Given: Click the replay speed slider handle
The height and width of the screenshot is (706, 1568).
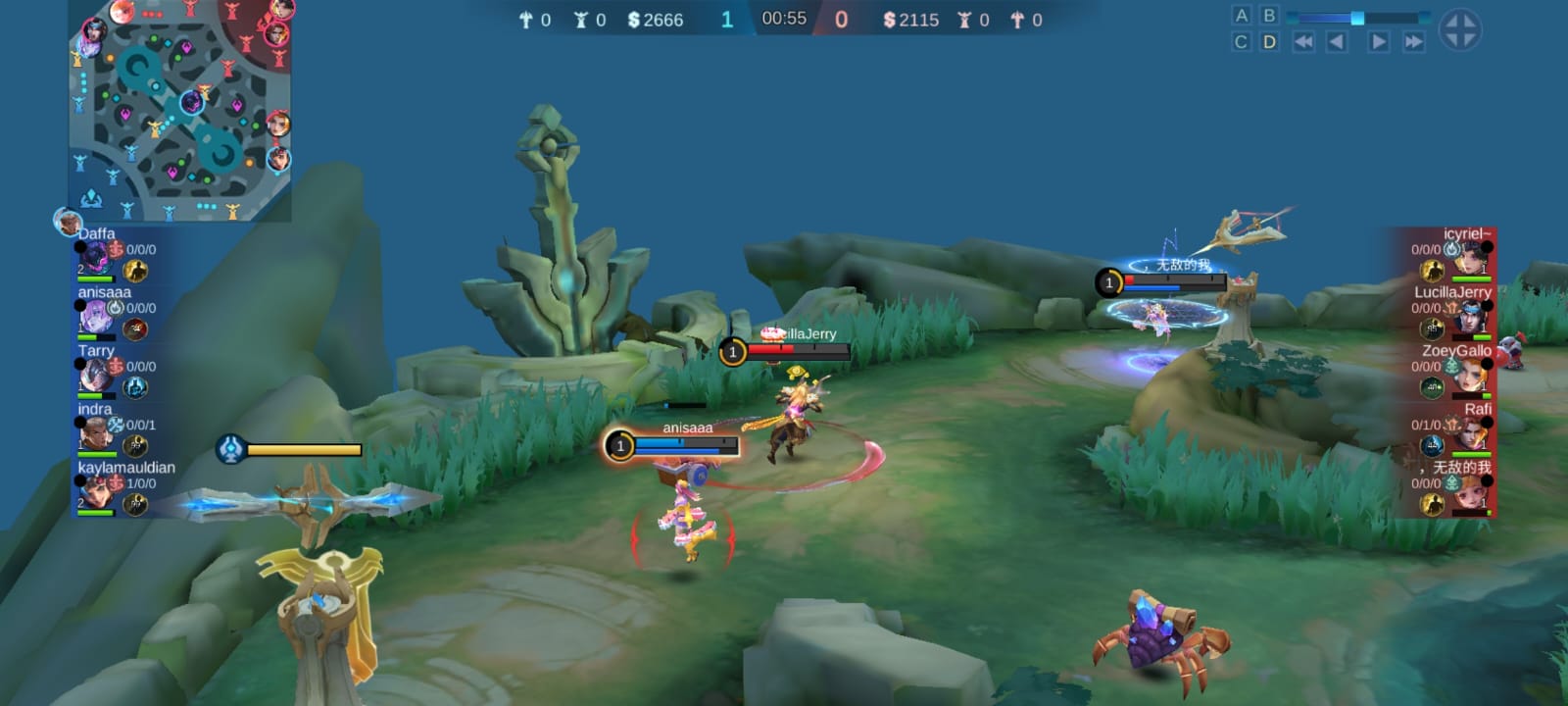Looking at the screenshot, I should click(1357, 16).
